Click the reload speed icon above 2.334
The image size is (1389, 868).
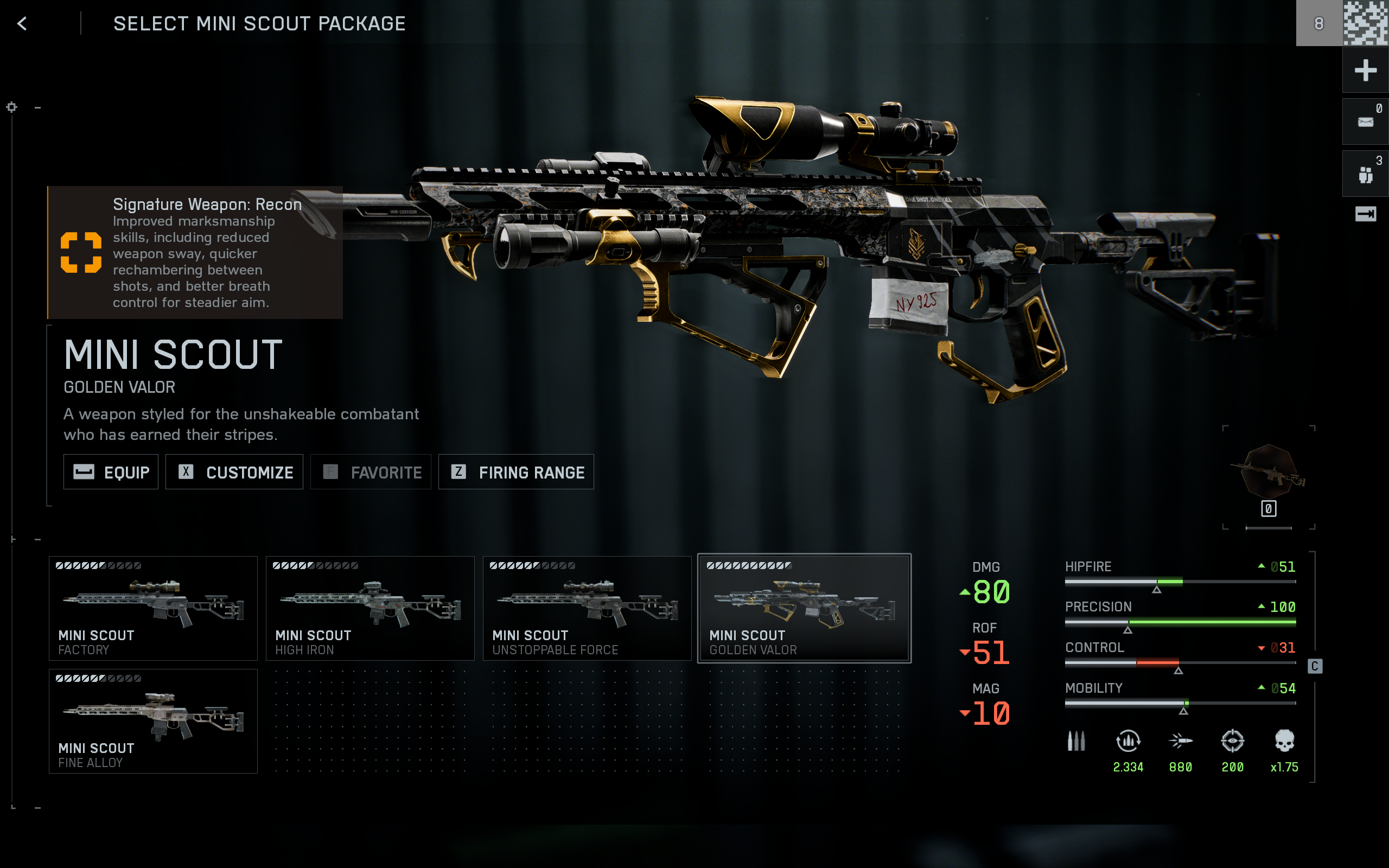1127,742
